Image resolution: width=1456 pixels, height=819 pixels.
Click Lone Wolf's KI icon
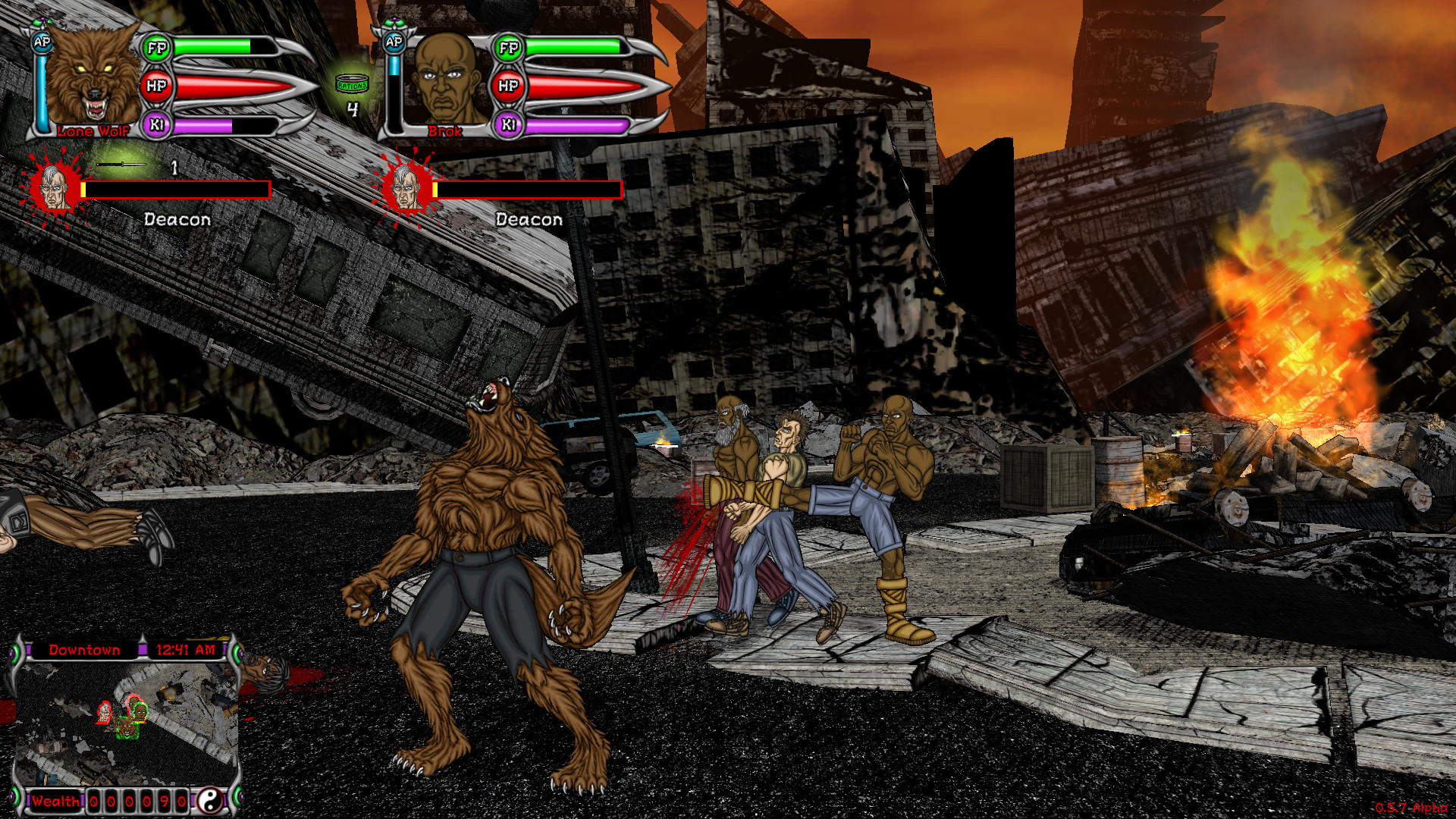(155, 125)
